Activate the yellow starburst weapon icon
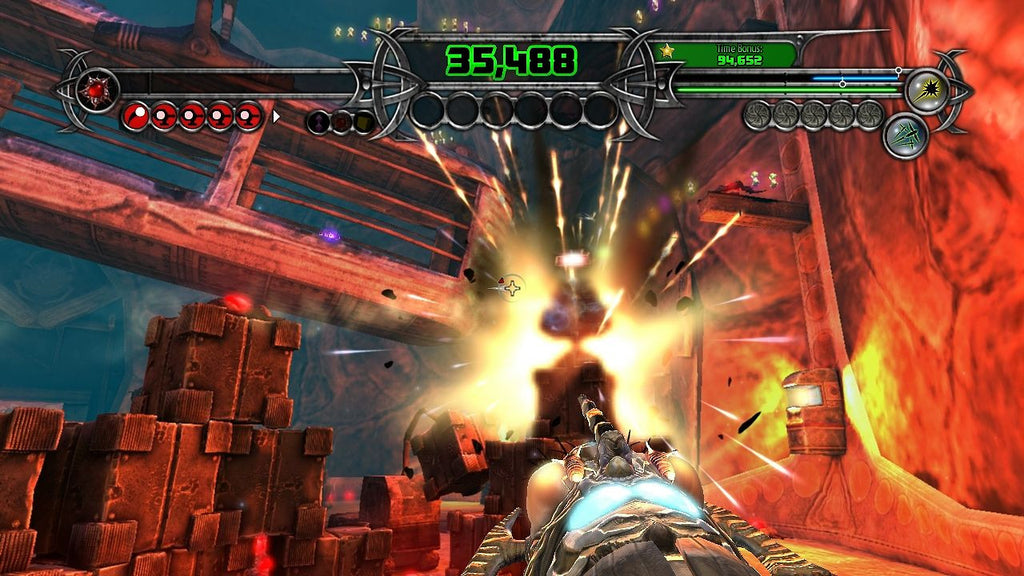This screenshot has height=576, width=1024. coord(926,89)
